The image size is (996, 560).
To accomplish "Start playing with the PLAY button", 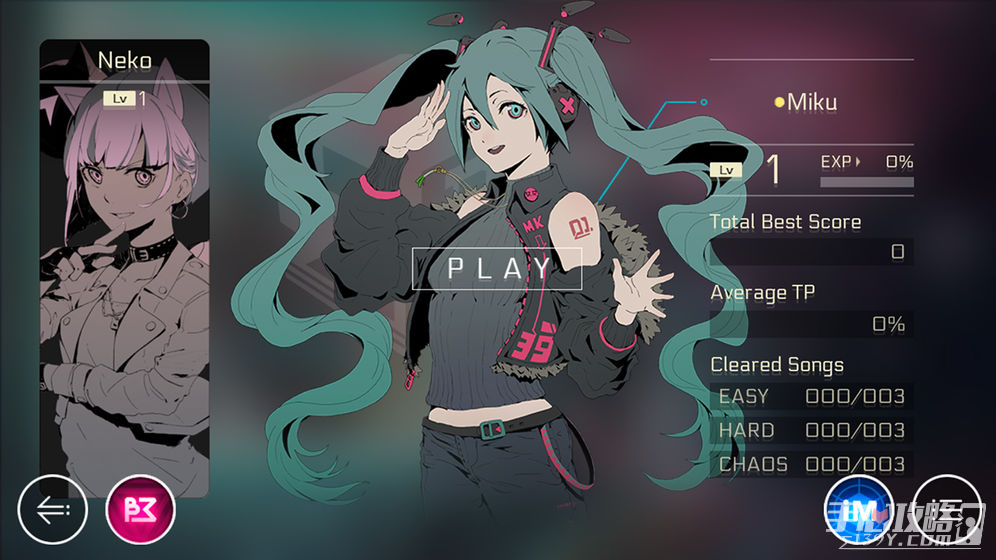I will coord(497,267).
